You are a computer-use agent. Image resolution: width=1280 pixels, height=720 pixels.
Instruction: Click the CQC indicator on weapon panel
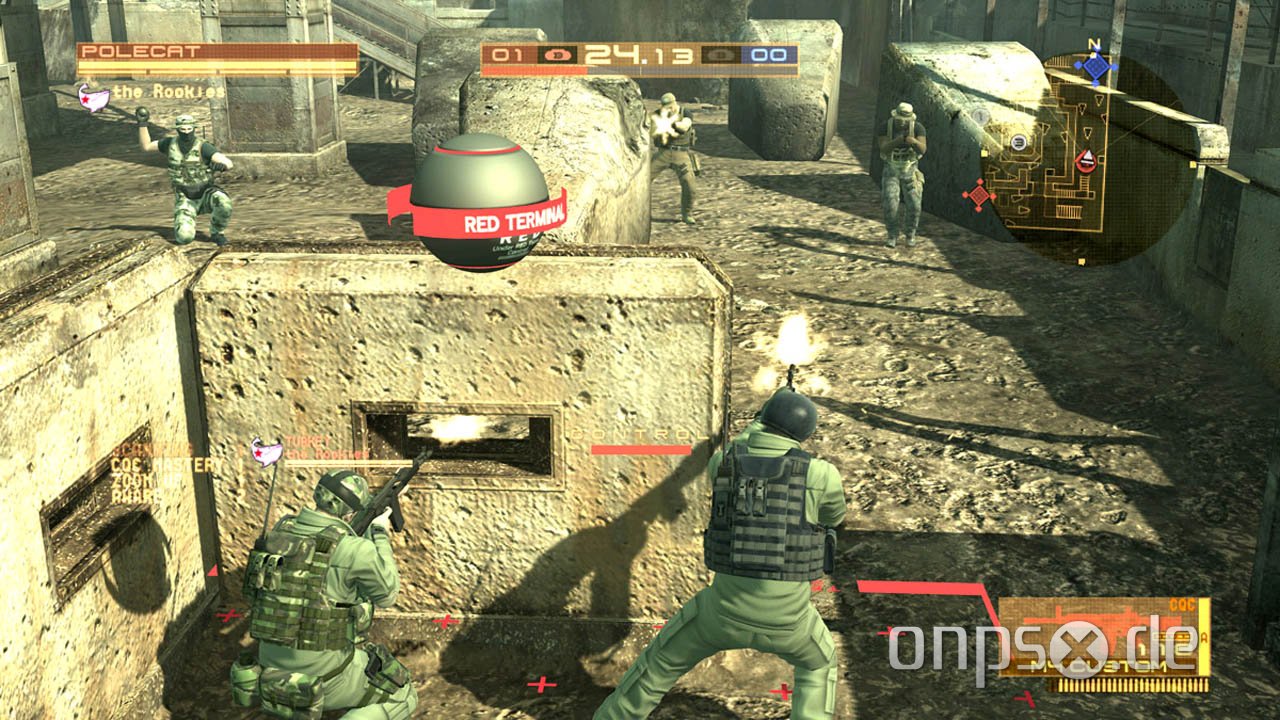click(x=1182, y=602)
